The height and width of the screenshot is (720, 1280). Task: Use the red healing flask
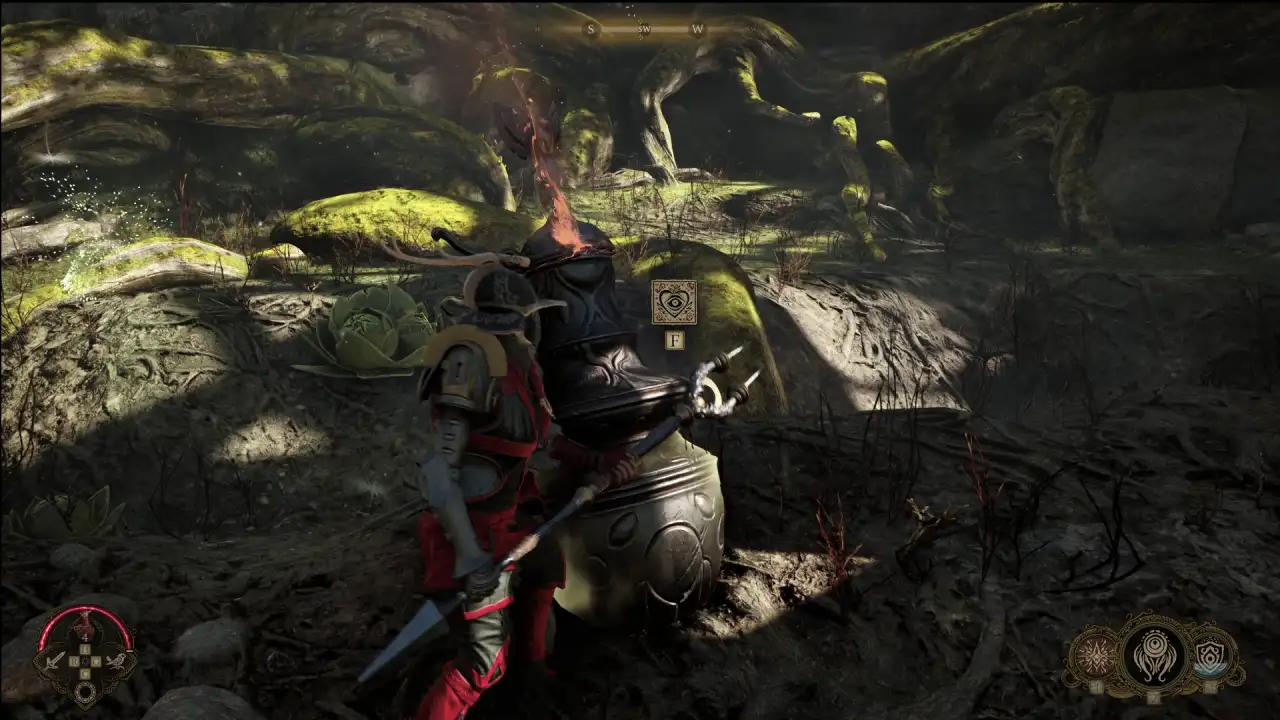(86, 629)
